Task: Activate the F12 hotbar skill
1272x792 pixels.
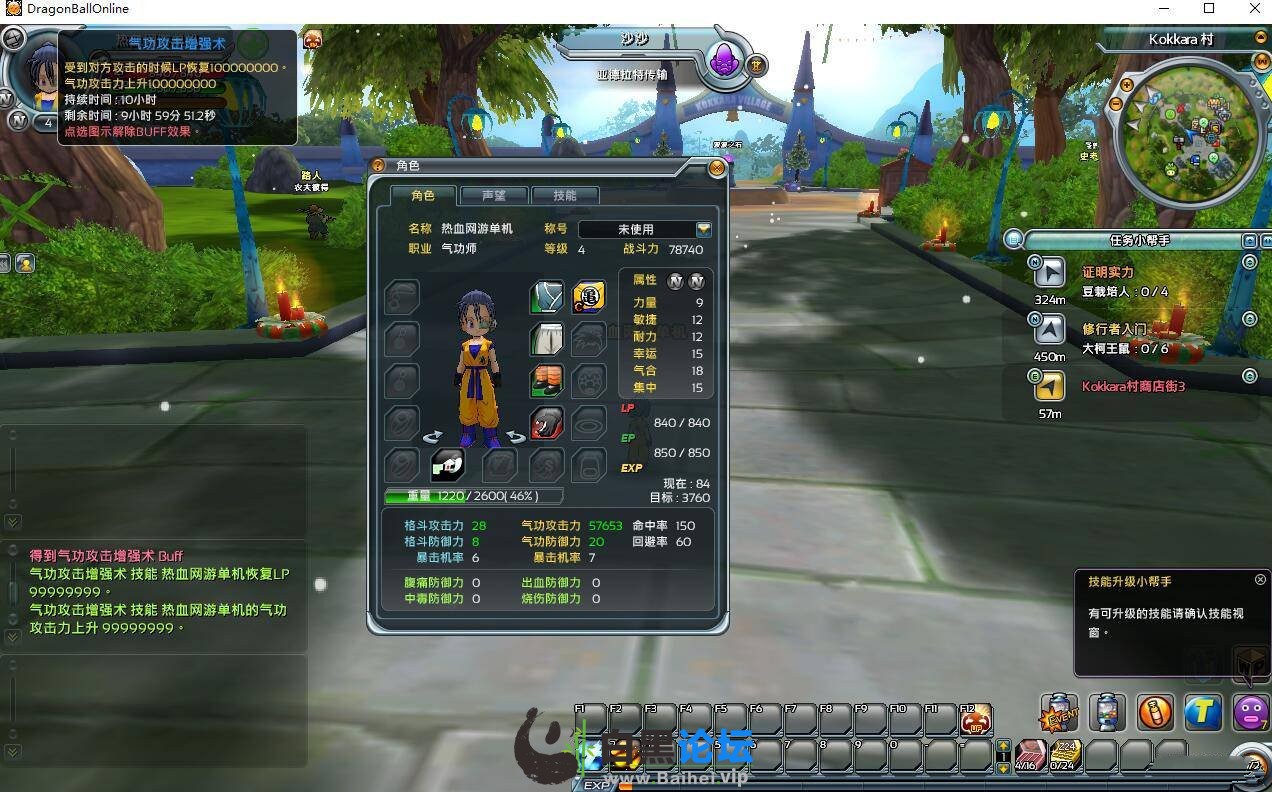Action: [975, 719]
